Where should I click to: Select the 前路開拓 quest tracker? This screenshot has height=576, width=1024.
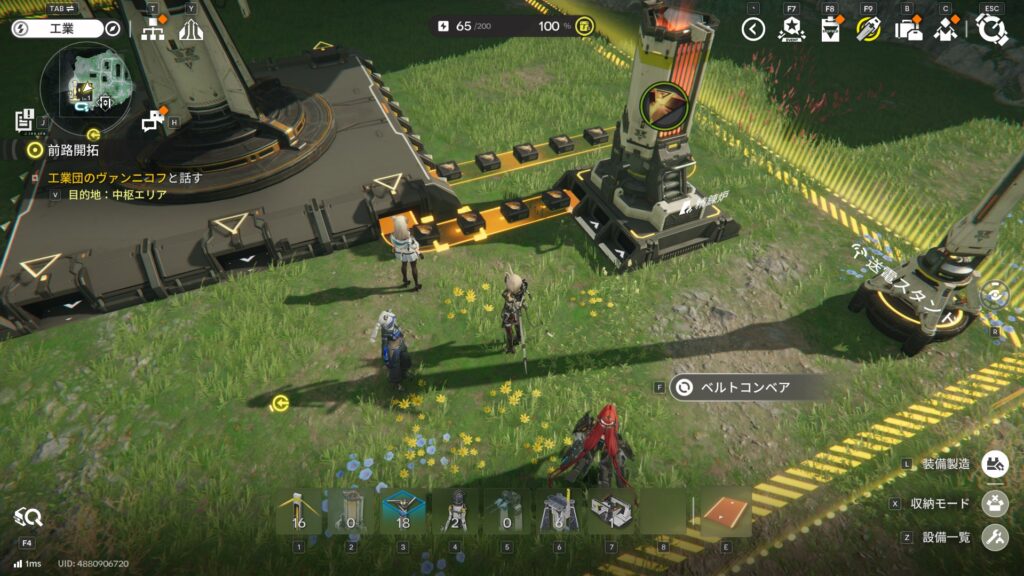(68, 150)
